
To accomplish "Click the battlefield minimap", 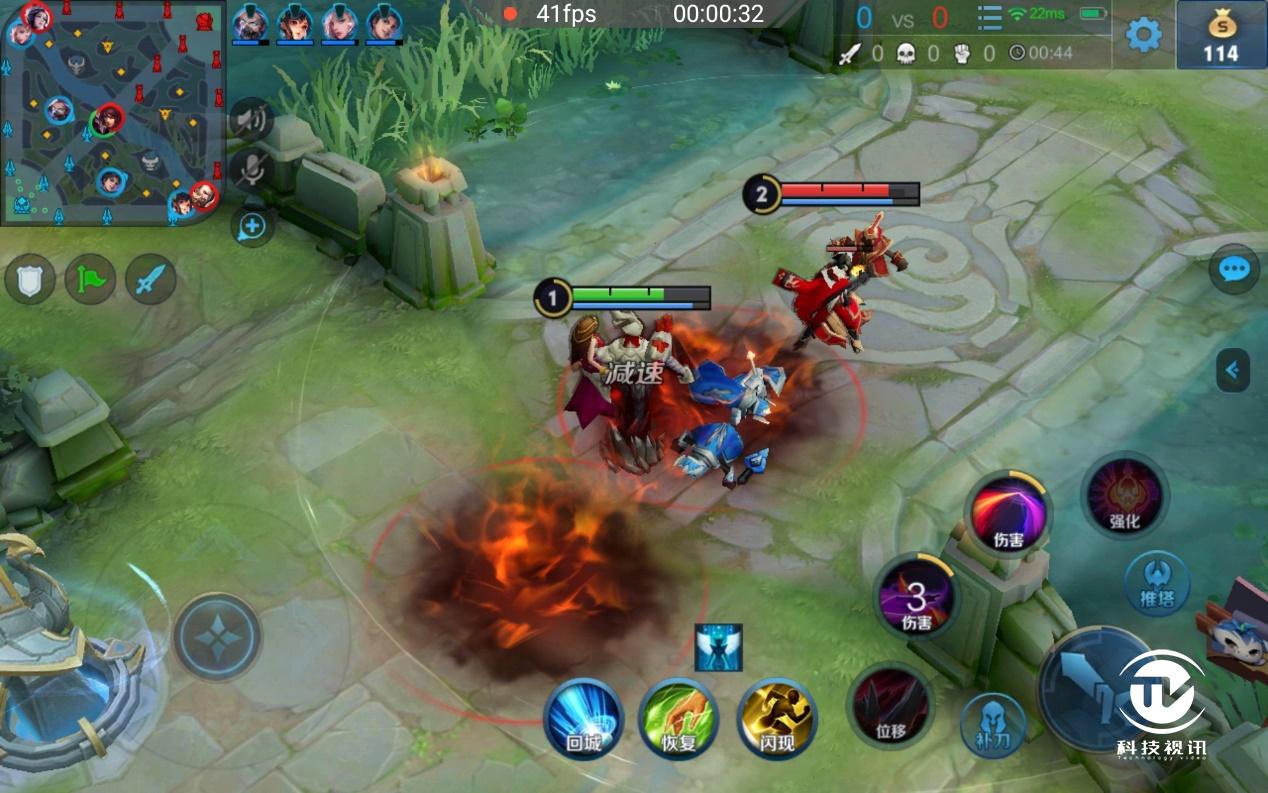I will (x=112, y=112).
